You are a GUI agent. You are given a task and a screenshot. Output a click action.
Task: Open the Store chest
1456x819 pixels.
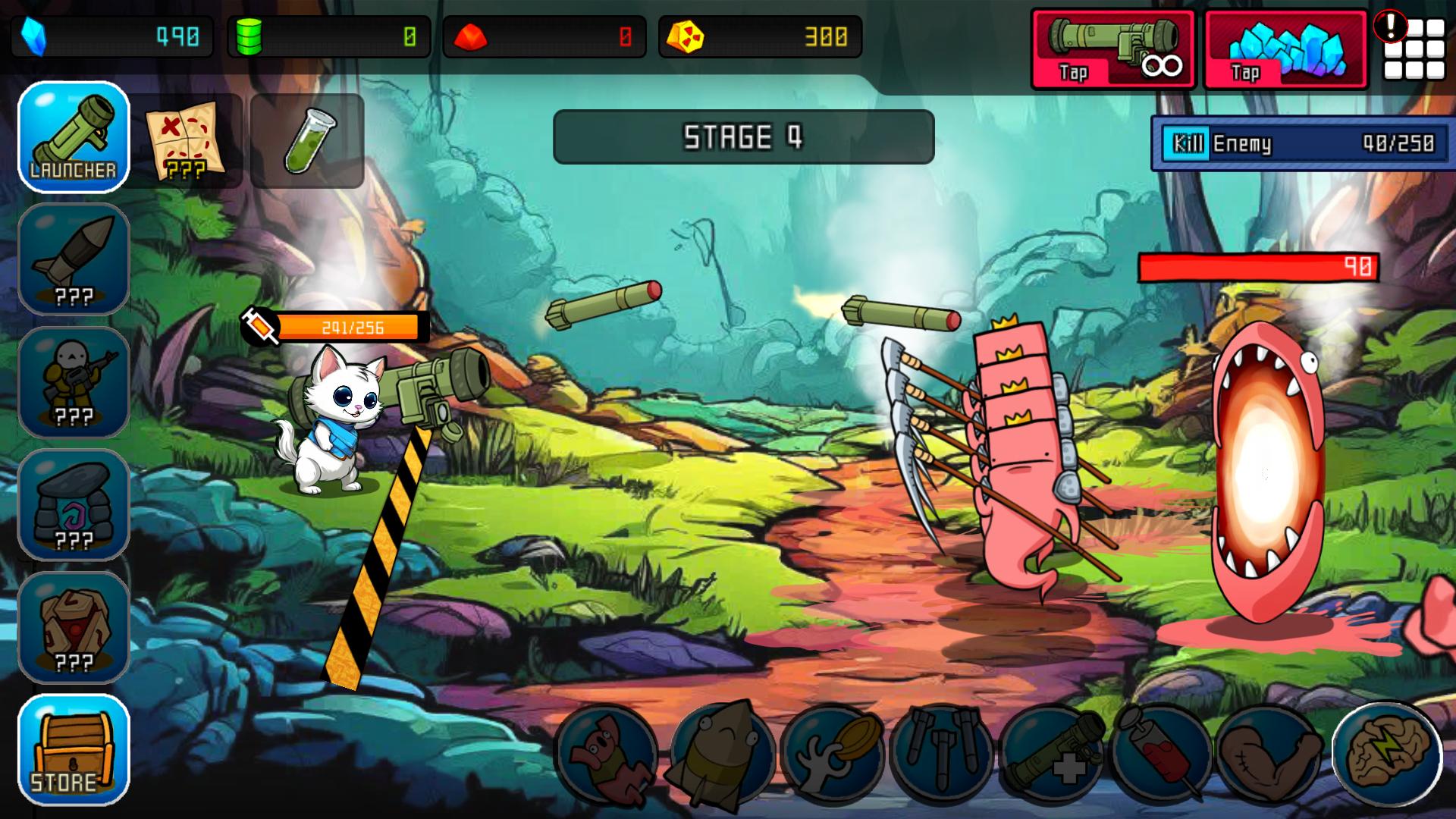tap(73, 751)
